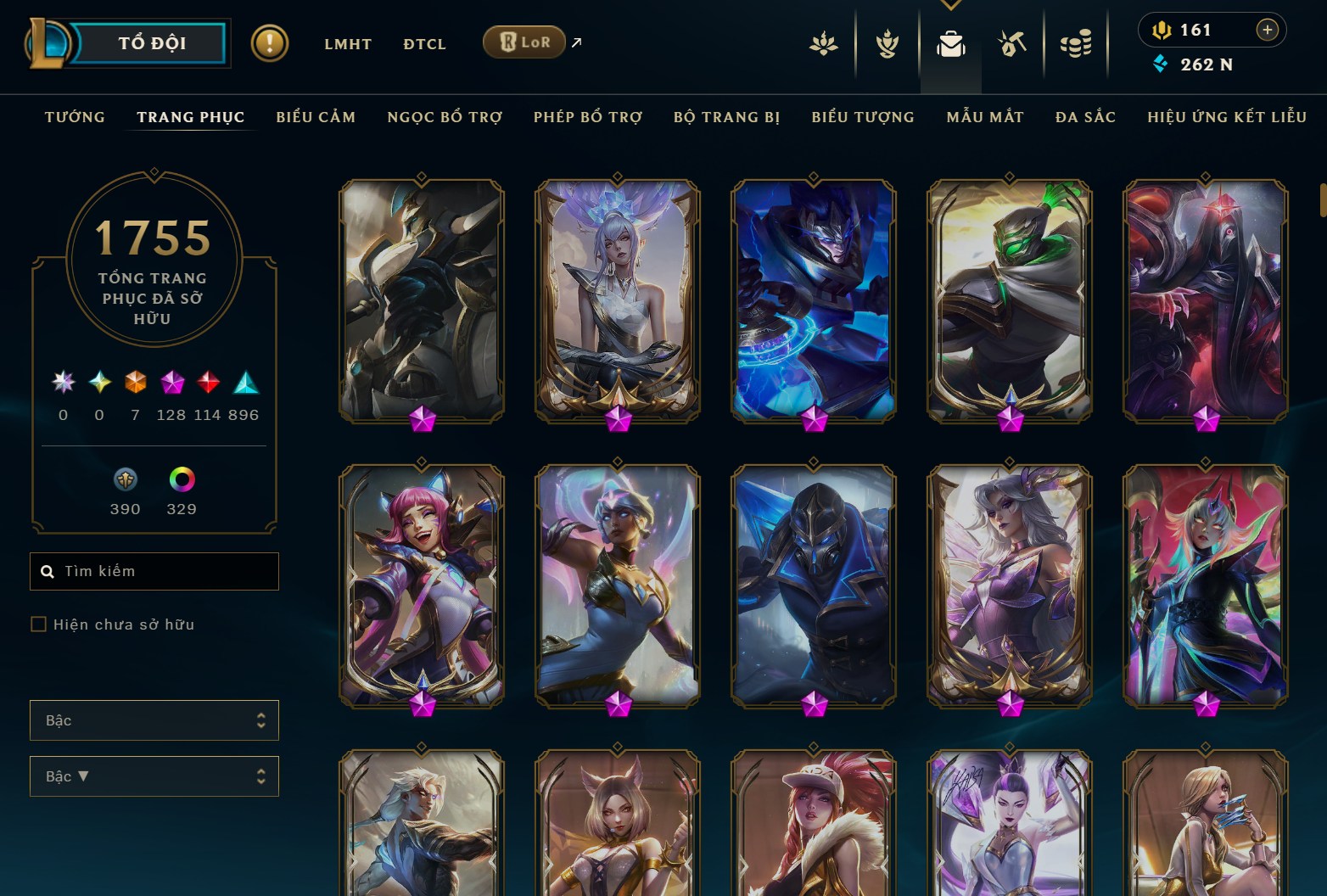
Task: Click the blue essence icon
Action: coord(1161,64)
